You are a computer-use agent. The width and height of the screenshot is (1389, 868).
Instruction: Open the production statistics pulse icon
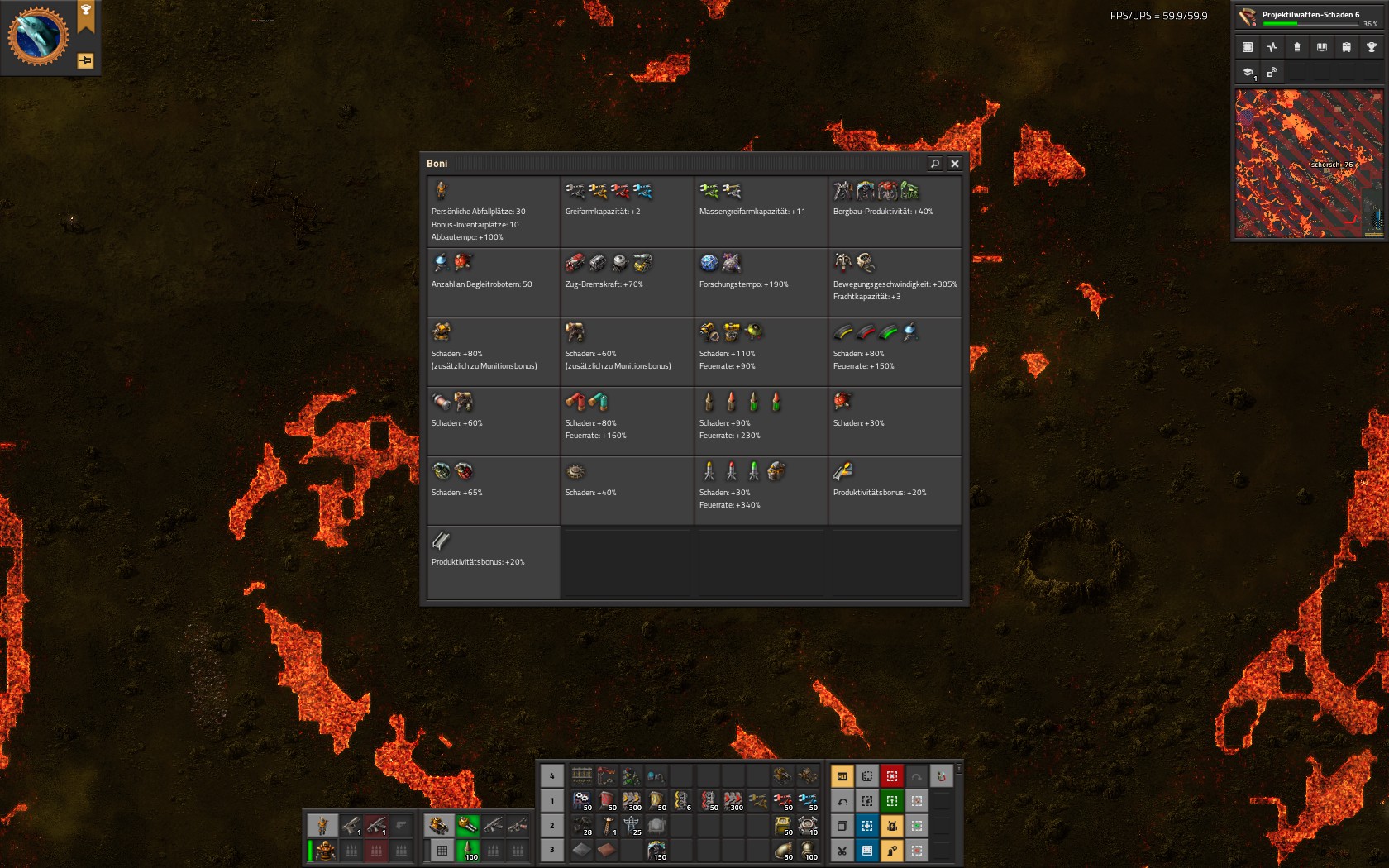pos(1272,47)
